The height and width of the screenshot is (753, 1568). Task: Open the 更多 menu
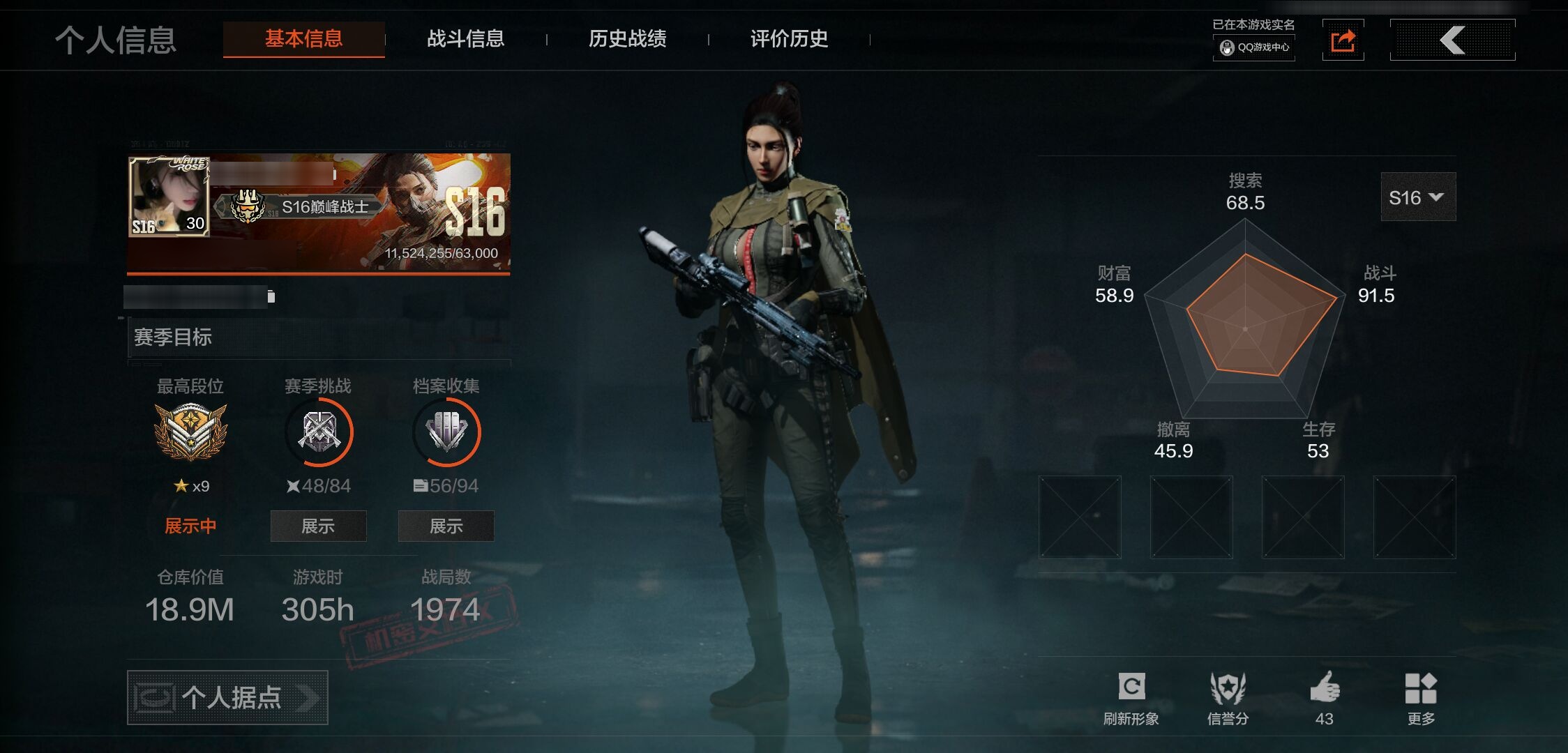coord(1420,698)
